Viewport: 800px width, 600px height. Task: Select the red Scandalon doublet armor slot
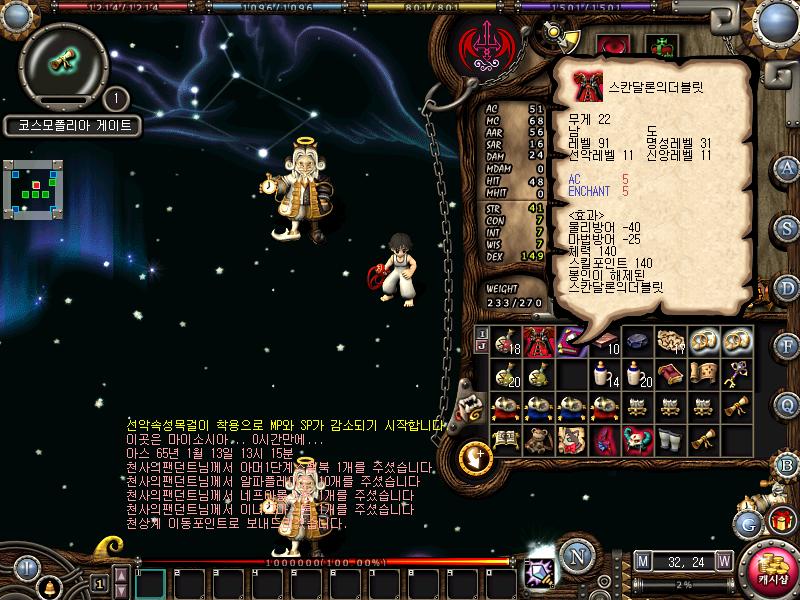tap(540, 341)
